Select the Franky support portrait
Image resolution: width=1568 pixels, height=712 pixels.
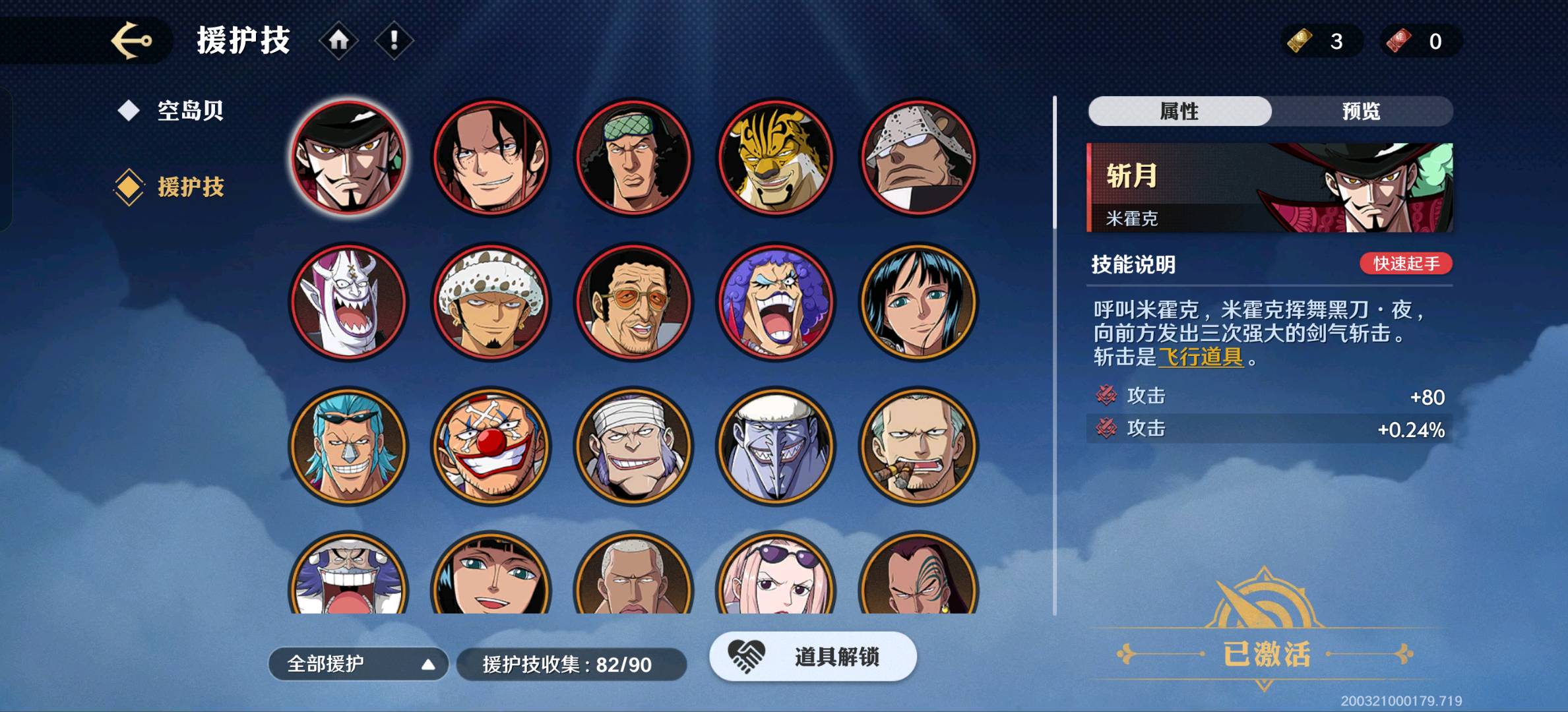(x=348, y=446)
